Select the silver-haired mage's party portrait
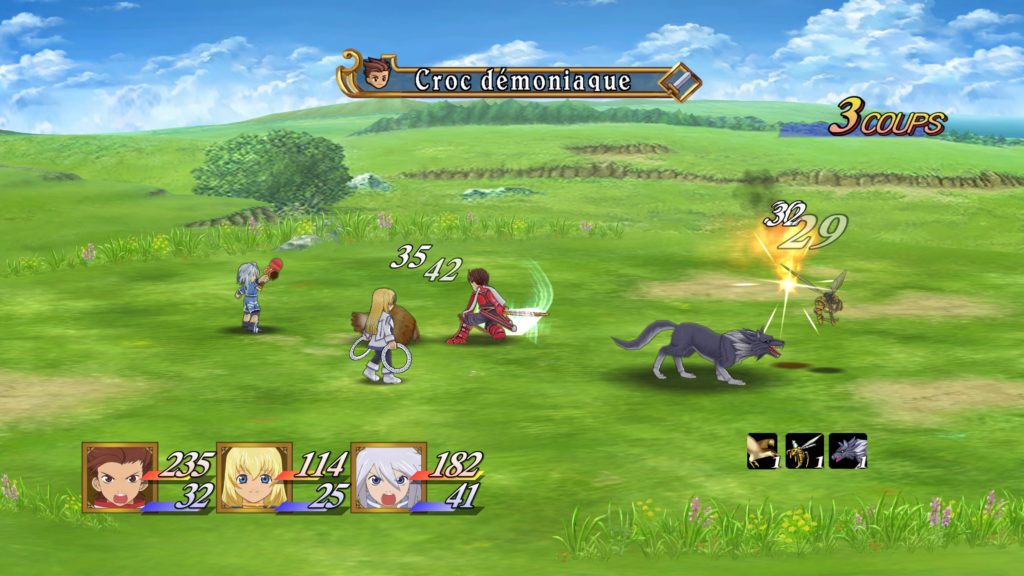This screenshot has height=576, width=1024. [x=388, y=477]
